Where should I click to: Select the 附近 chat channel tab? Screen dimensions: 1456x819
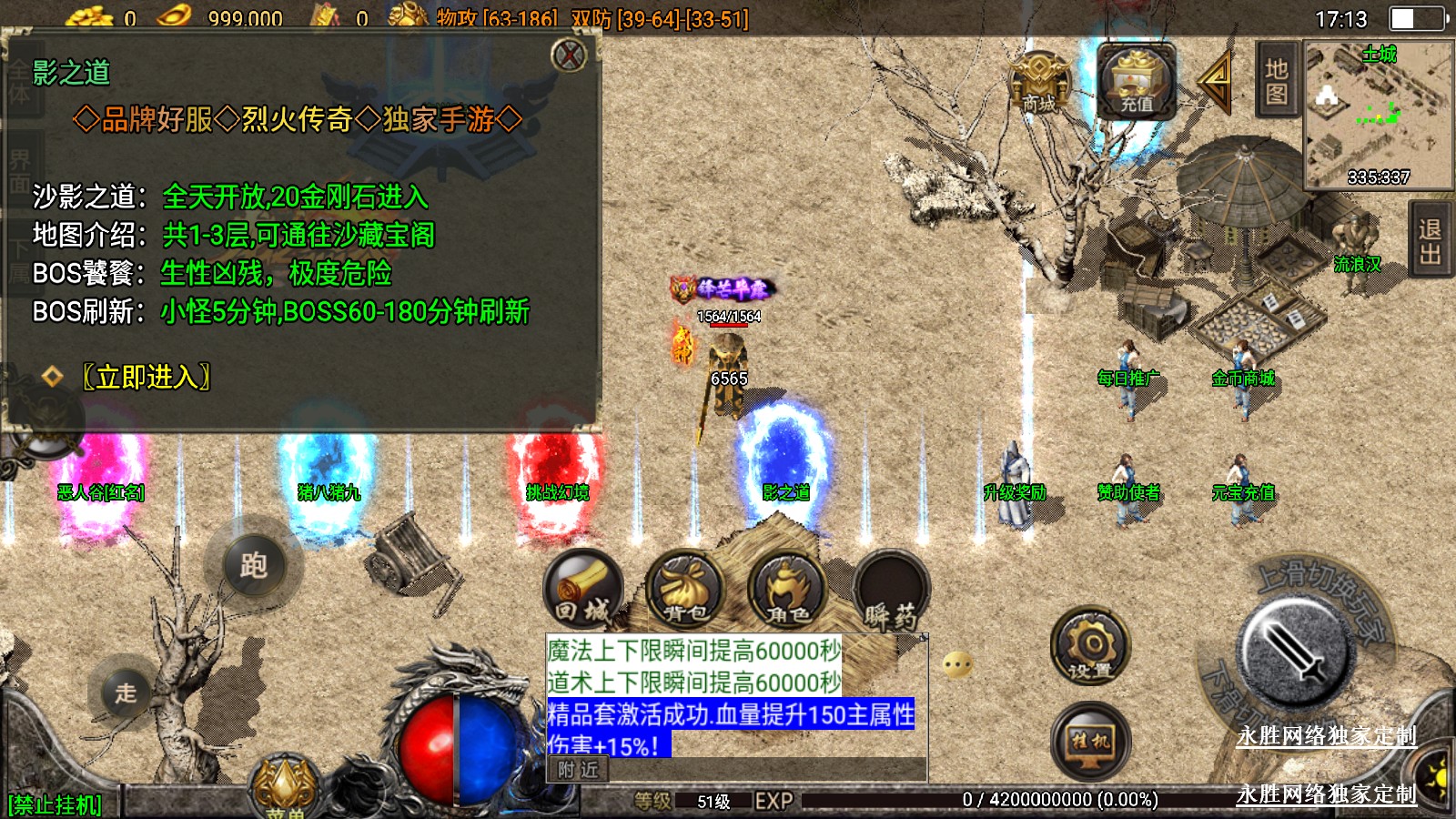(x=578, y=770)
